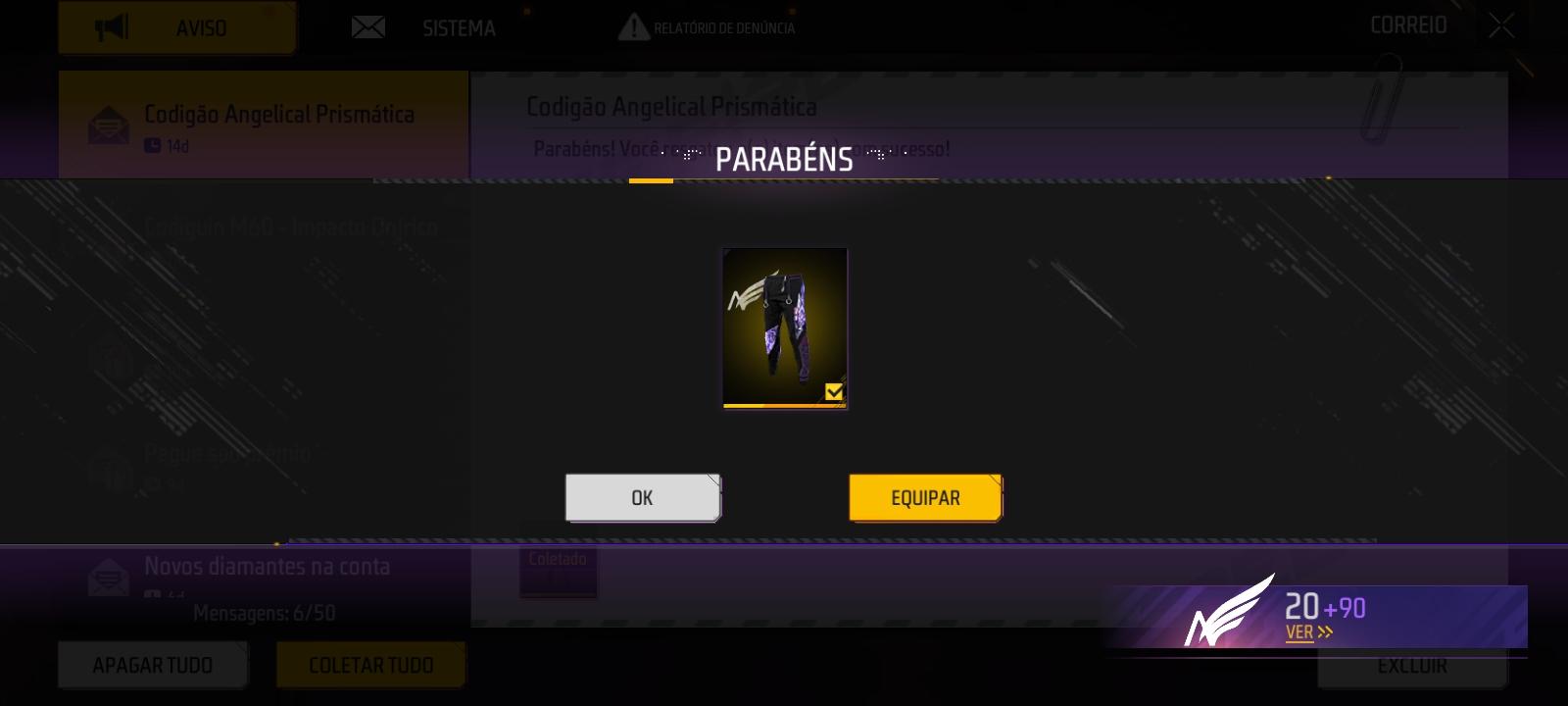
Task: Click the envelope icon of Novos diamantes na conta
Action: tap(107, 579)
